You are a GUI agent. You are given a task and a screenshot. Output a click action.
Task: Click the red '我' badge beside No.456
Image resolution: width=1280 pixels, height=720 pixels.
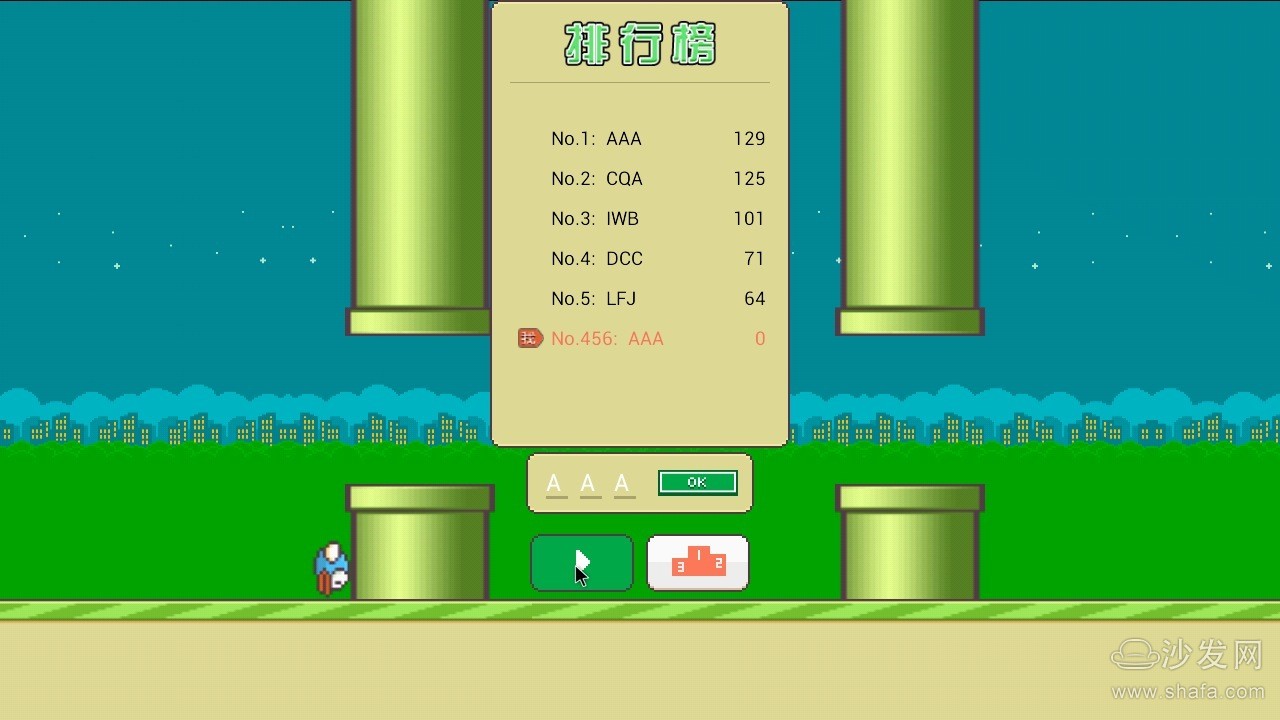pos(530,338)
